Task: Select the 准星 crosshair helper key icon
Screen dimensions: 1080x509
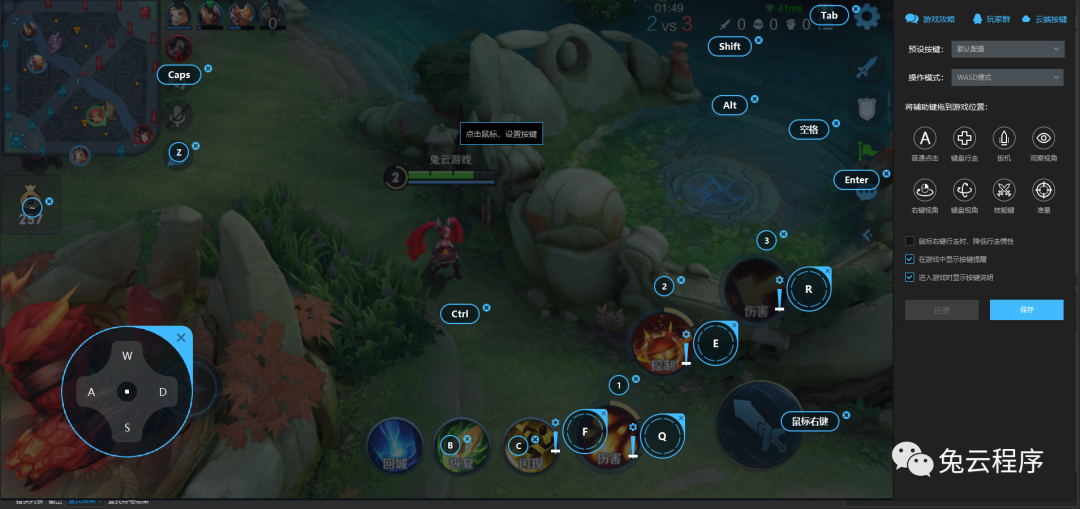Action: (1044, 188)
